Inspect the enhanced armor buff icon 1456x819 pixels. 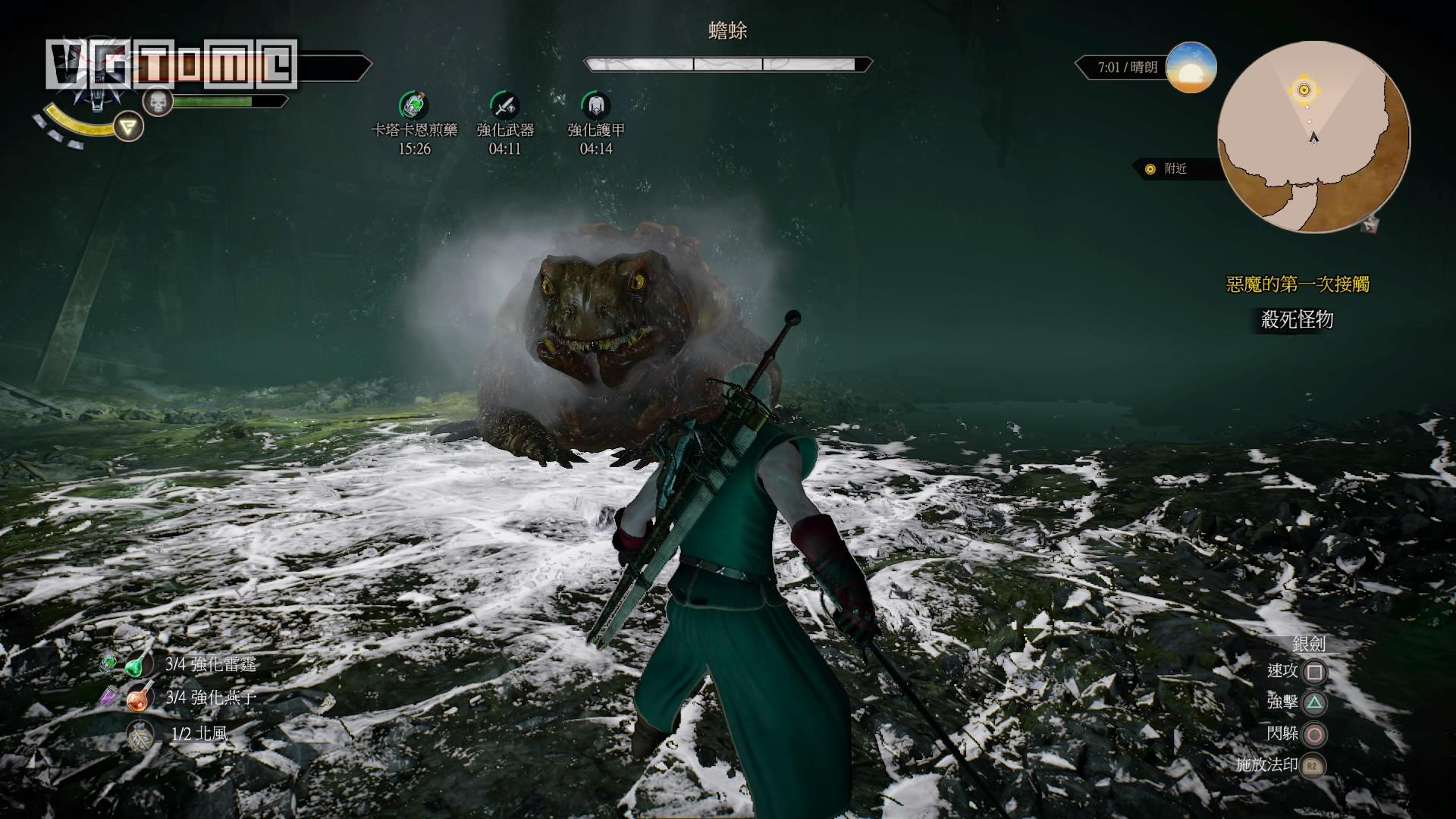coord(595,105)
